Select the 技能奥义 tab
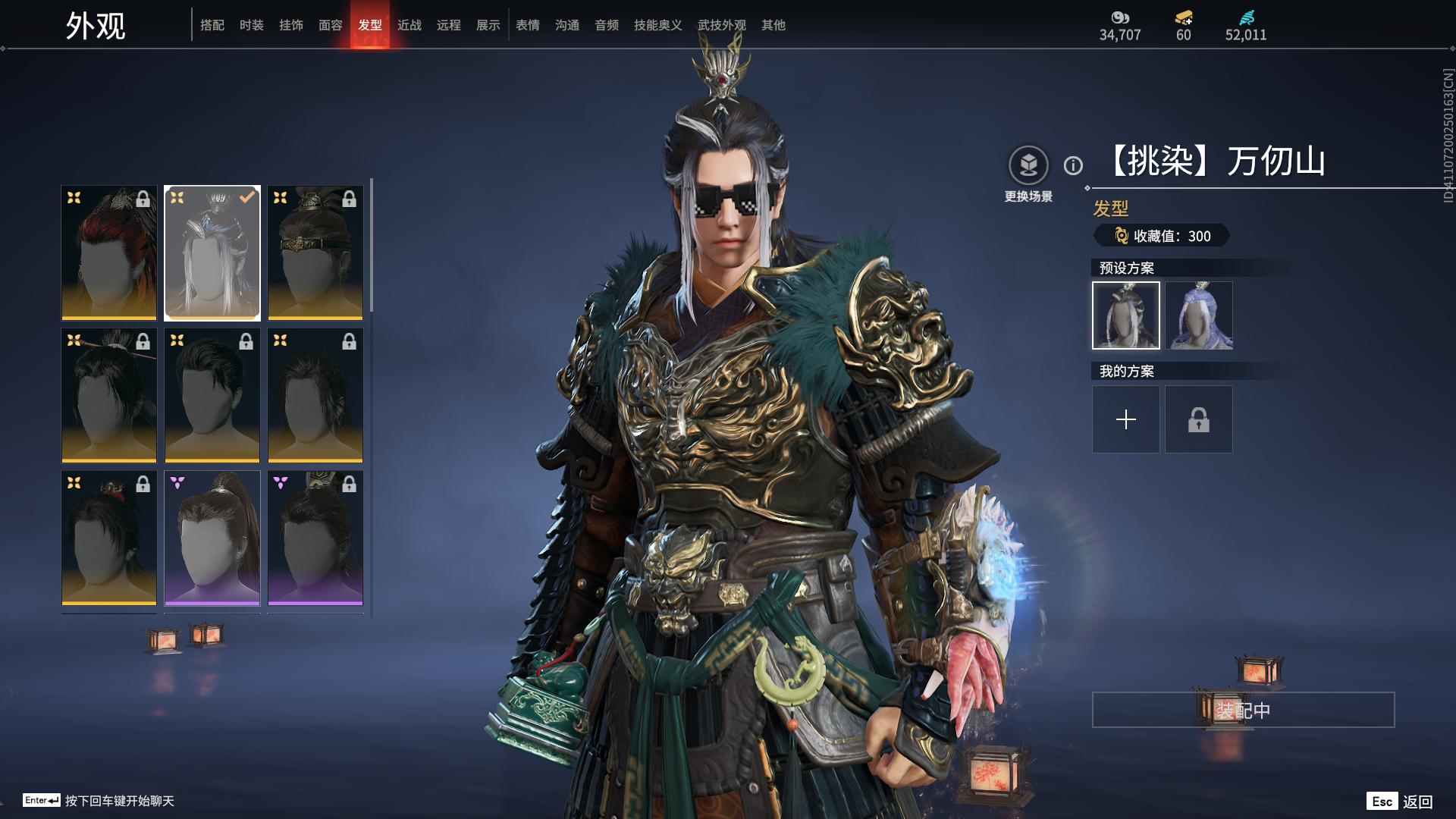1456x819 pixels. pyautogui.click(x=657, y=25)
